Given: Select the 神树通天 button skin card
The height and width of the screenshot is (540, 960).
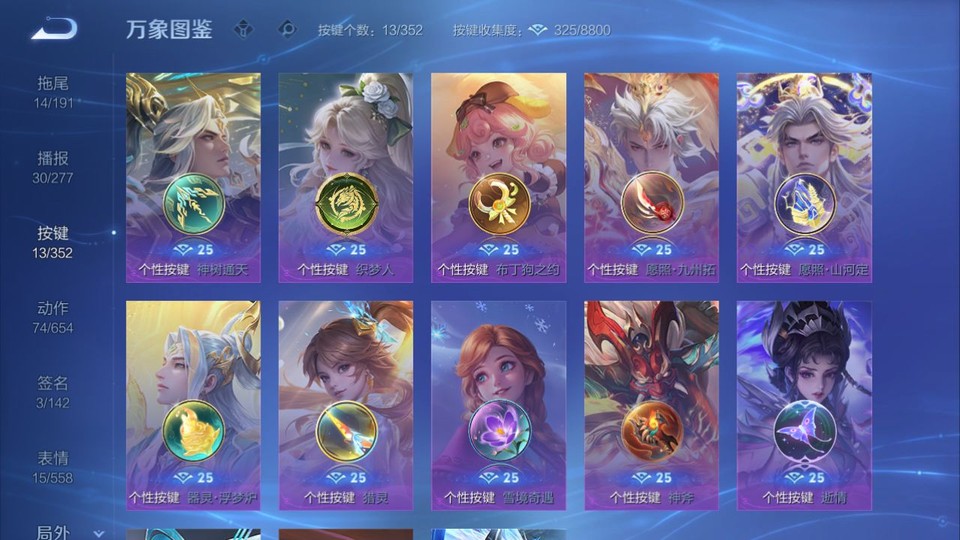Looking at the screenshot, I should (x=193, y=177).
